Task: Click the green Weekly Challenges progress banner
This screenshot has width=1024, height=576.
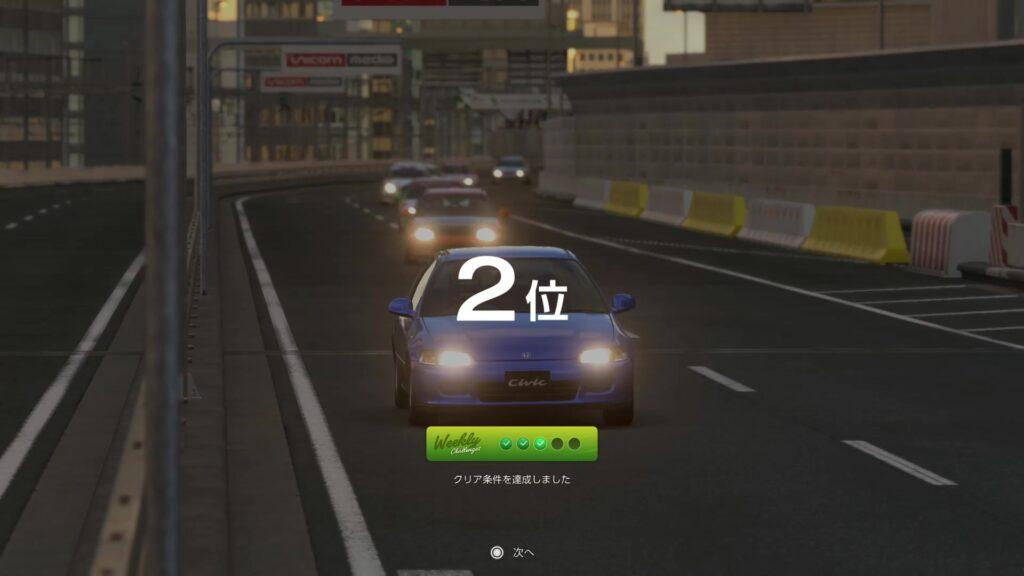Action: click(511, 444)
